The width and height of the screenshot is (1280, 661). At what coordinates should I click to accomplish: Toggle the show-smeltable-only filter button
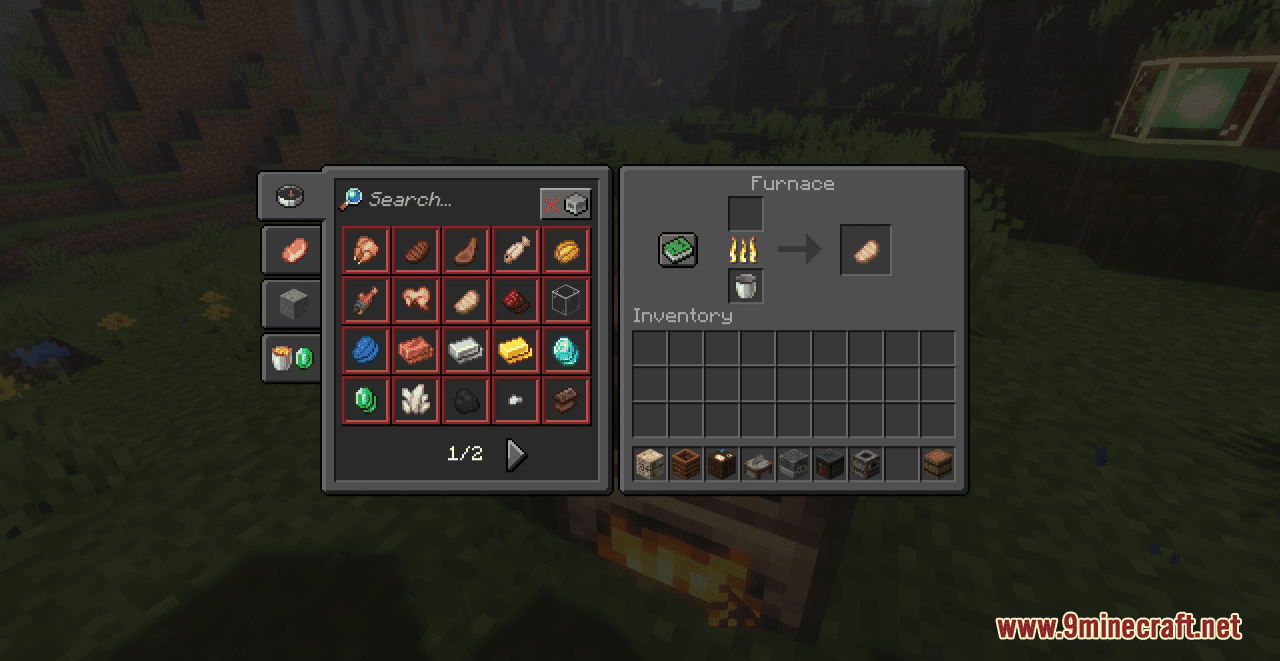565,204
